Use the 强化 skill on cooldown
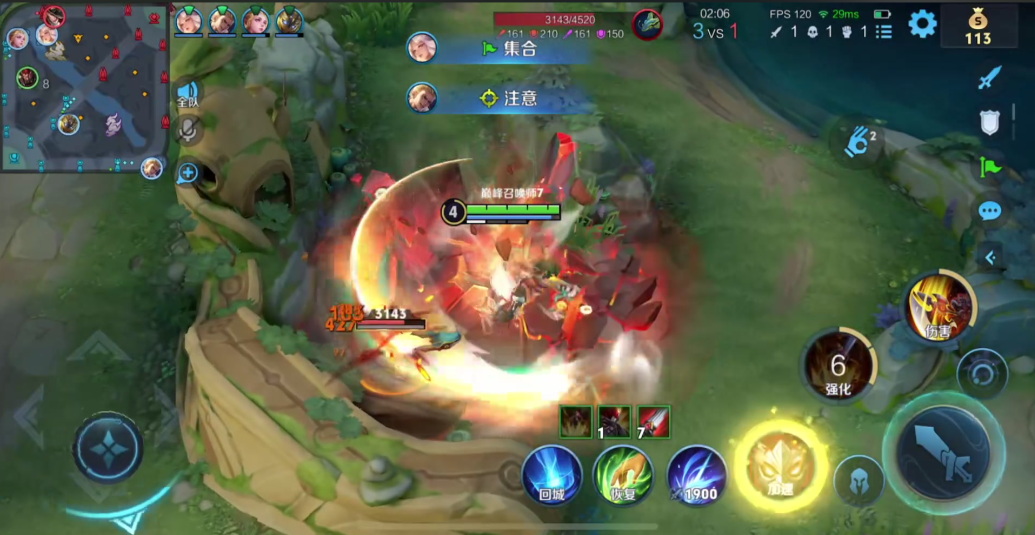 click(838, 366)
